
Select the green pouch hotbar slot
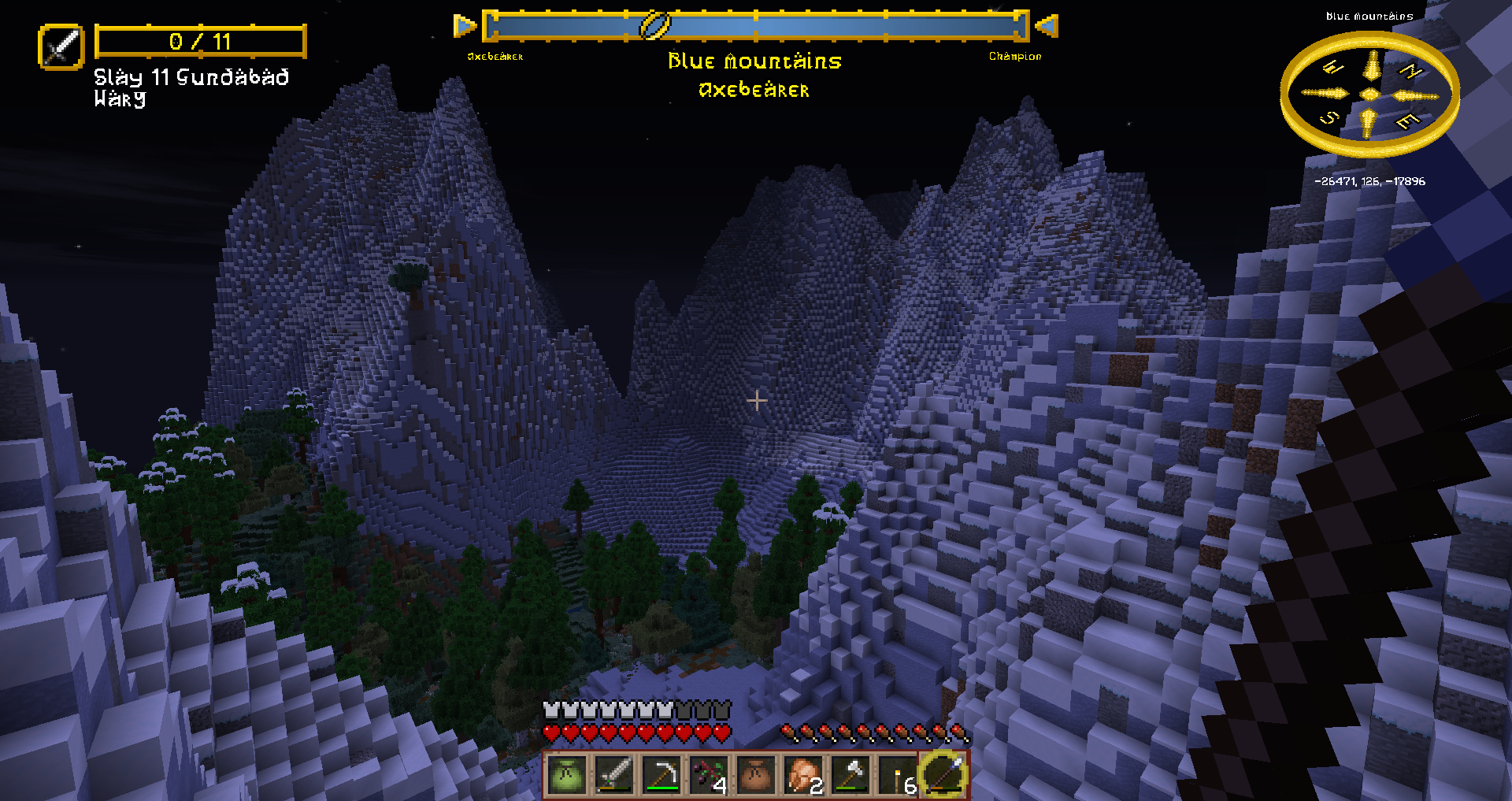tap(567, 775)
